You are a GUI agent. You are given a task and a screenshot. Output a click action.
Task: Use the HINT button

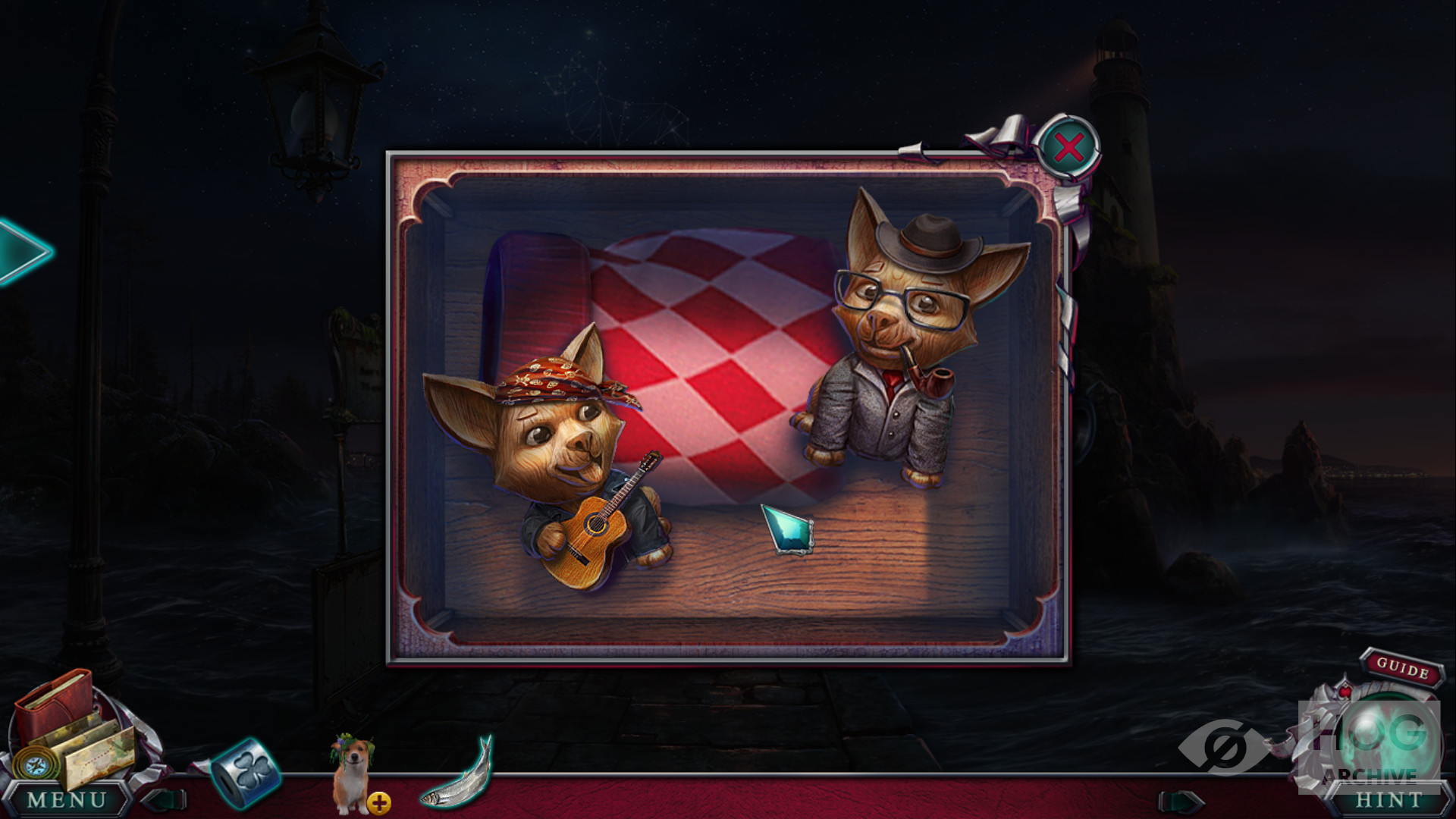(1388, 799)
